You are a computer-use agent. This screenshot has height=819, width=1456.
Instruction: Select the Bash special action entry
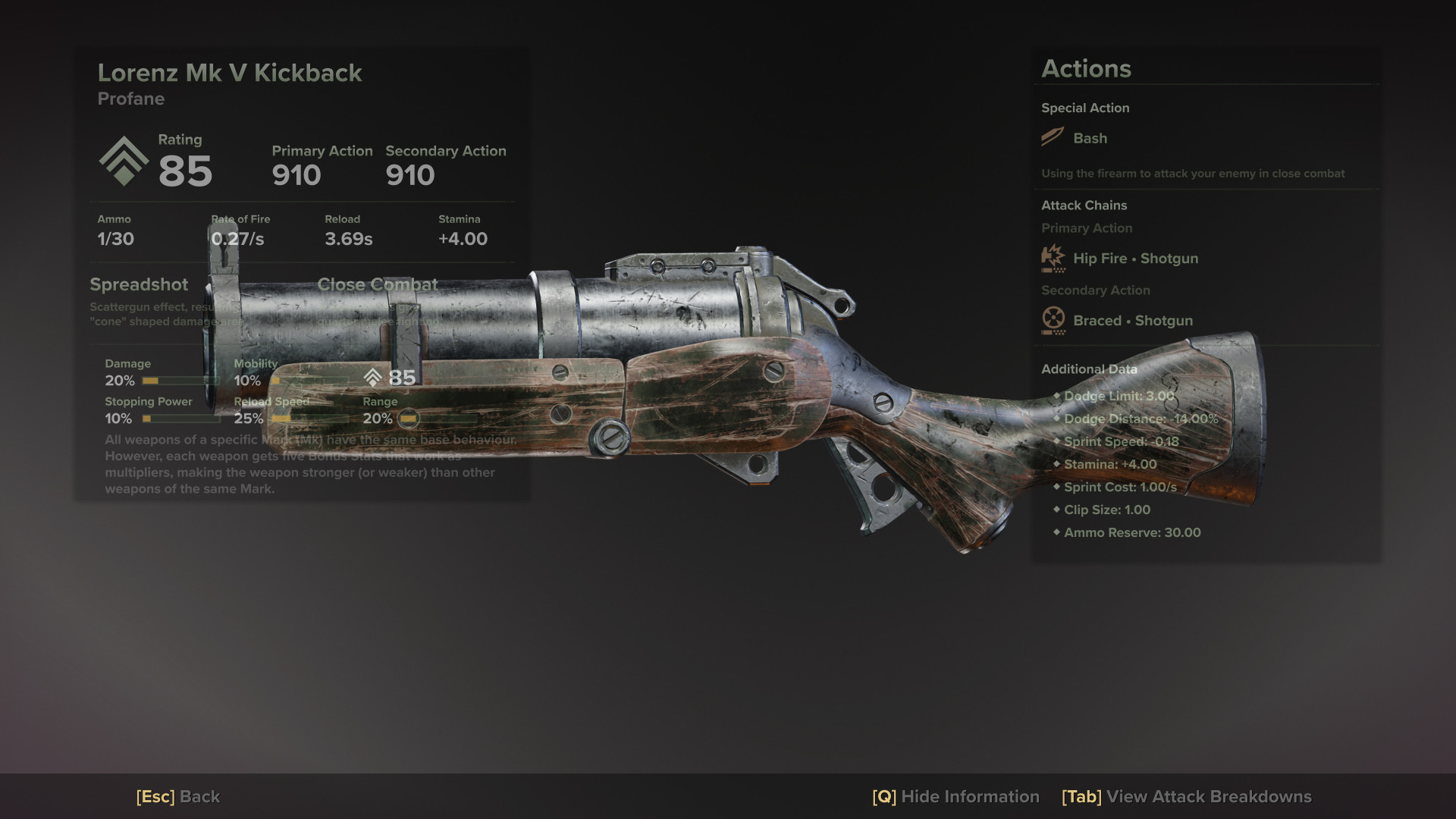pos(1089,138)
